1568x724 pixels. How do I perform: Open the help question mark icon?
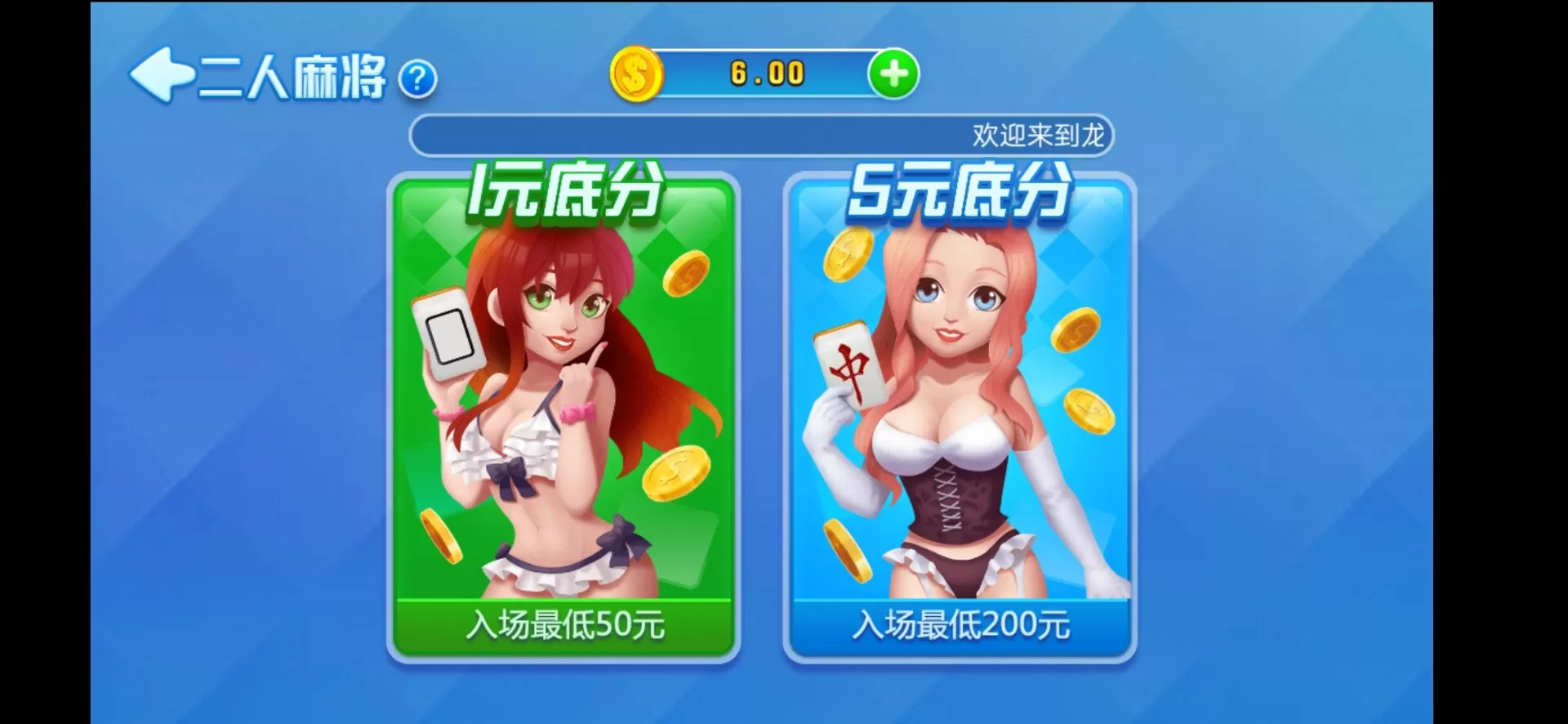[x=417, y=79]
